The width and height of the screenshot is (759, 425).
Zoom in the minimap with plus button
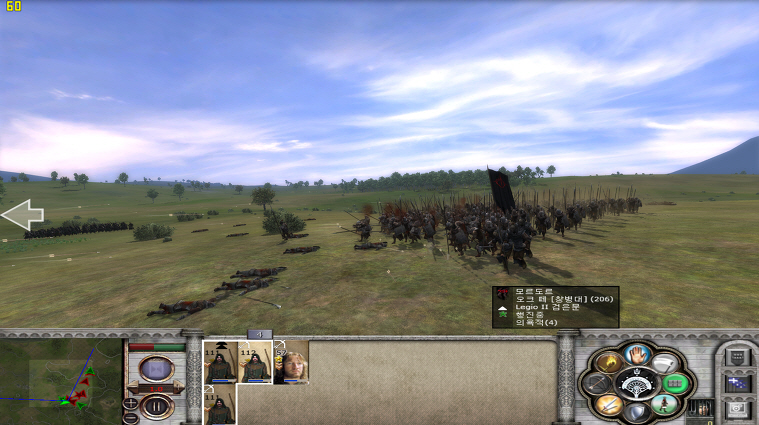131,402
